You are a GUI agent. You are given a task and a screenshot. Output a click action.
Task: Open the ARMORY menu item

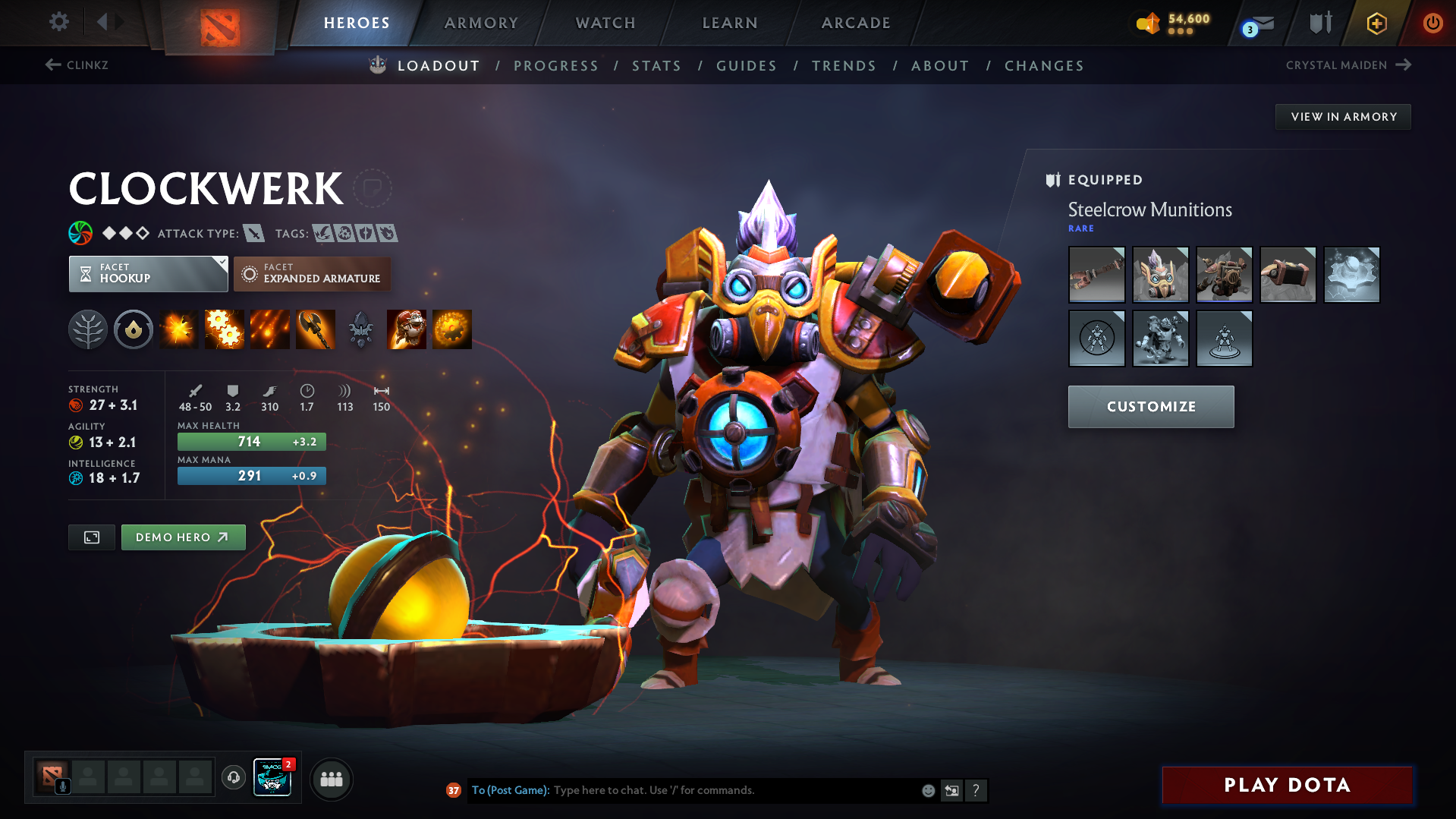tap(481, 23)
